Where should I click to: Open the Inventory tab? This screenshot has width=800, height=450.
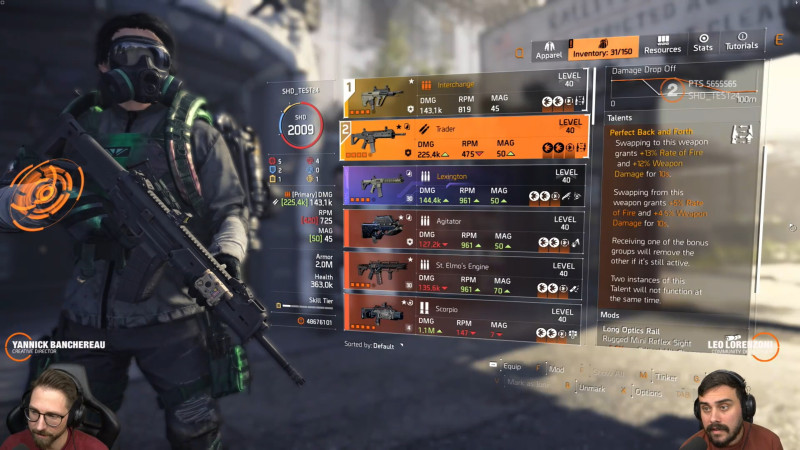point(602,47)
